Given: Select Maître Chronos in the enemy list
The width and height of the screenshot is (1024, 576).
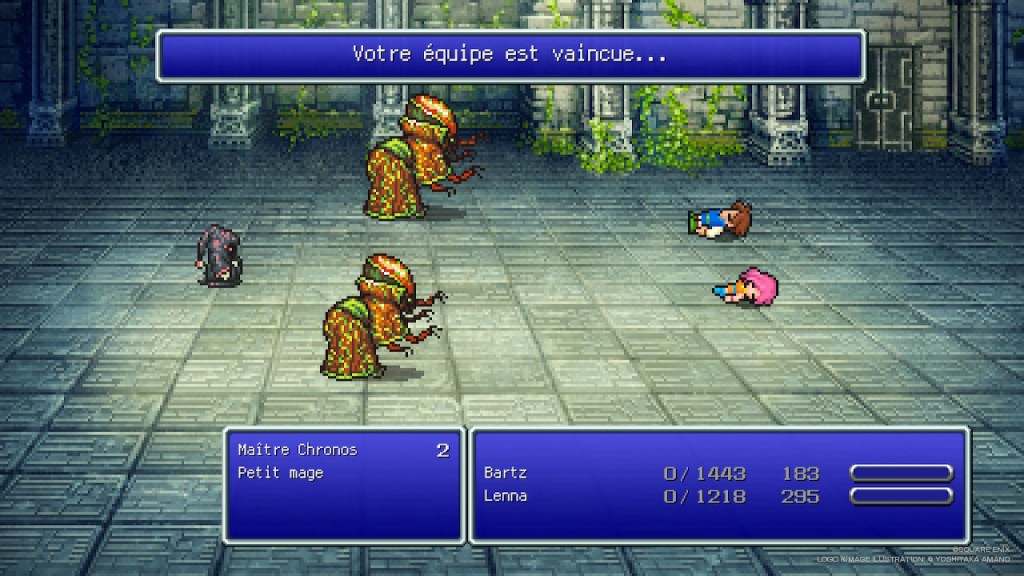Looking at the screenshot, I should click(297, 450).
